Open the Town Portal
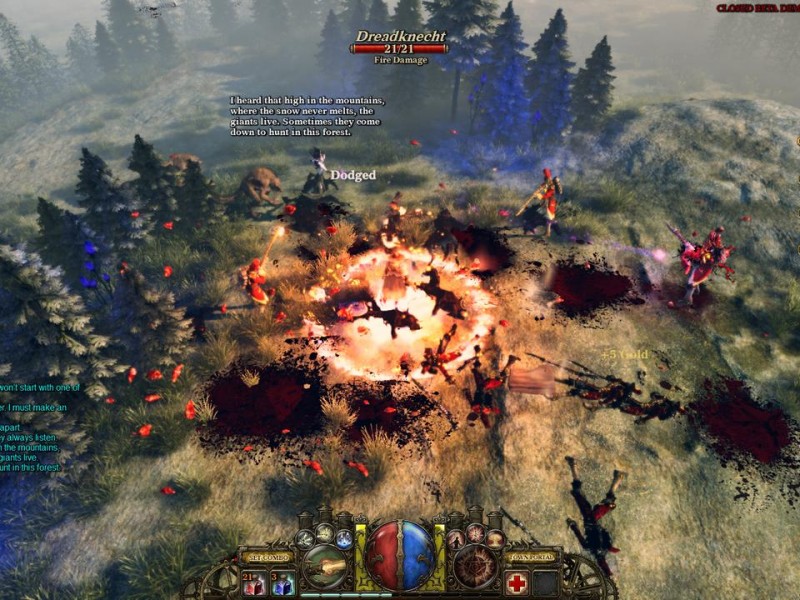This screenshot has width=800, height=600. coord(532,557)
